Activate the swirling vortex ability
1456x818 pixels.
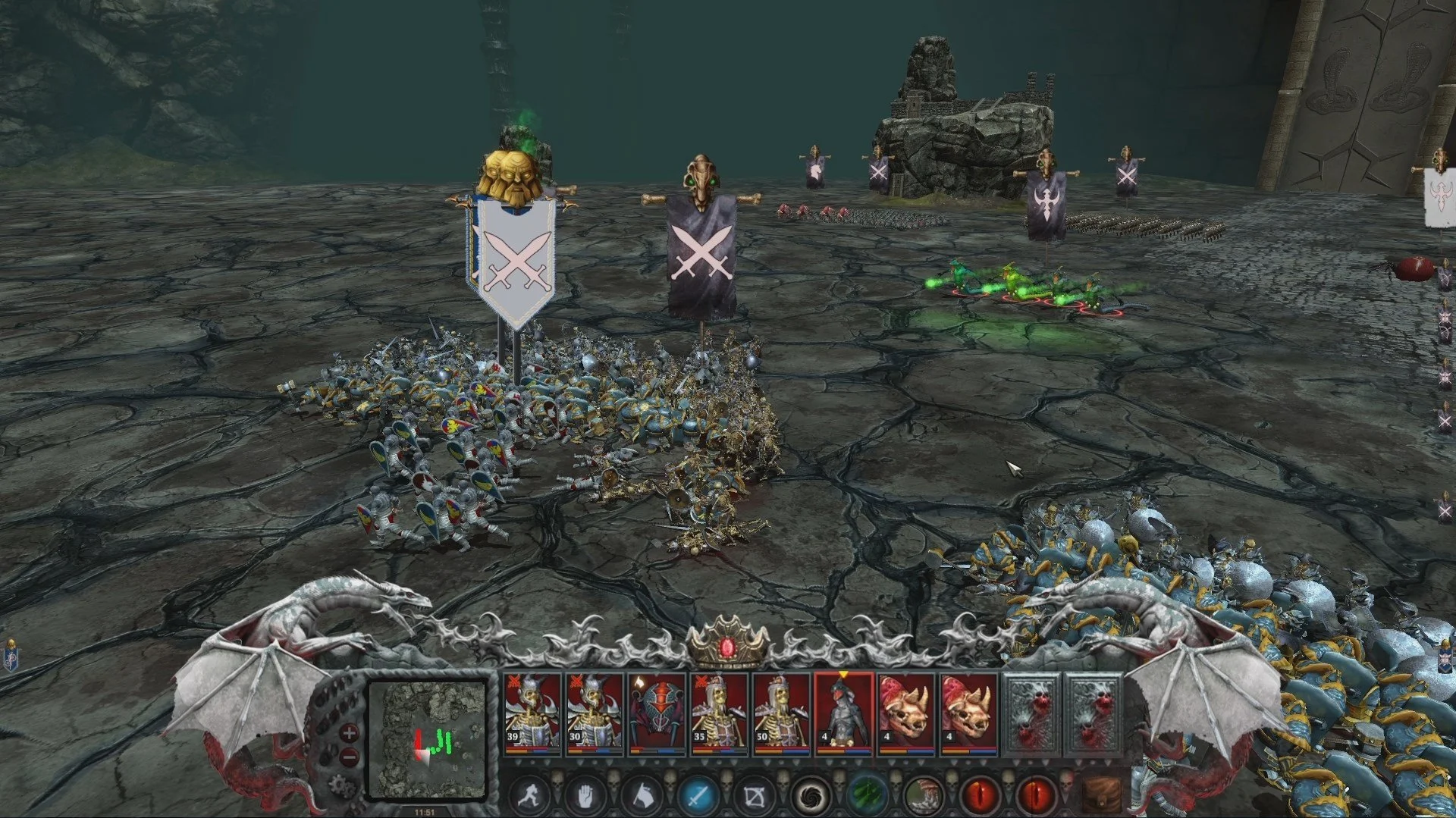811,796
